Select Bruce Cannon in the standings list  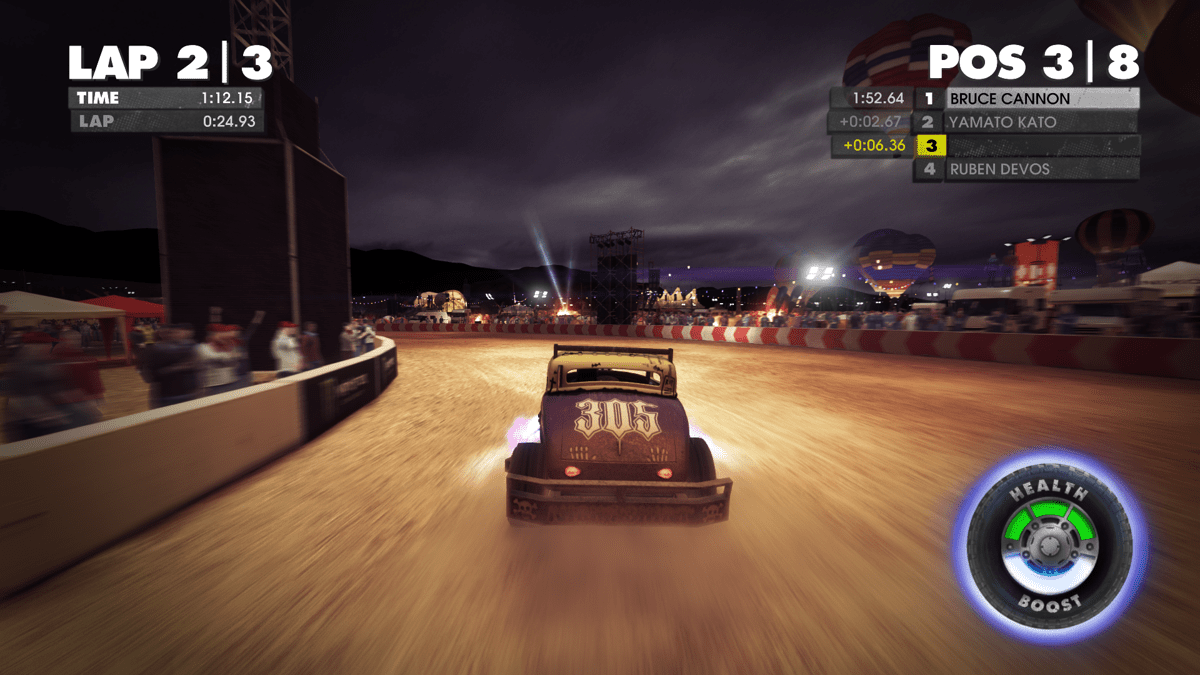(x=1040, y=99)
